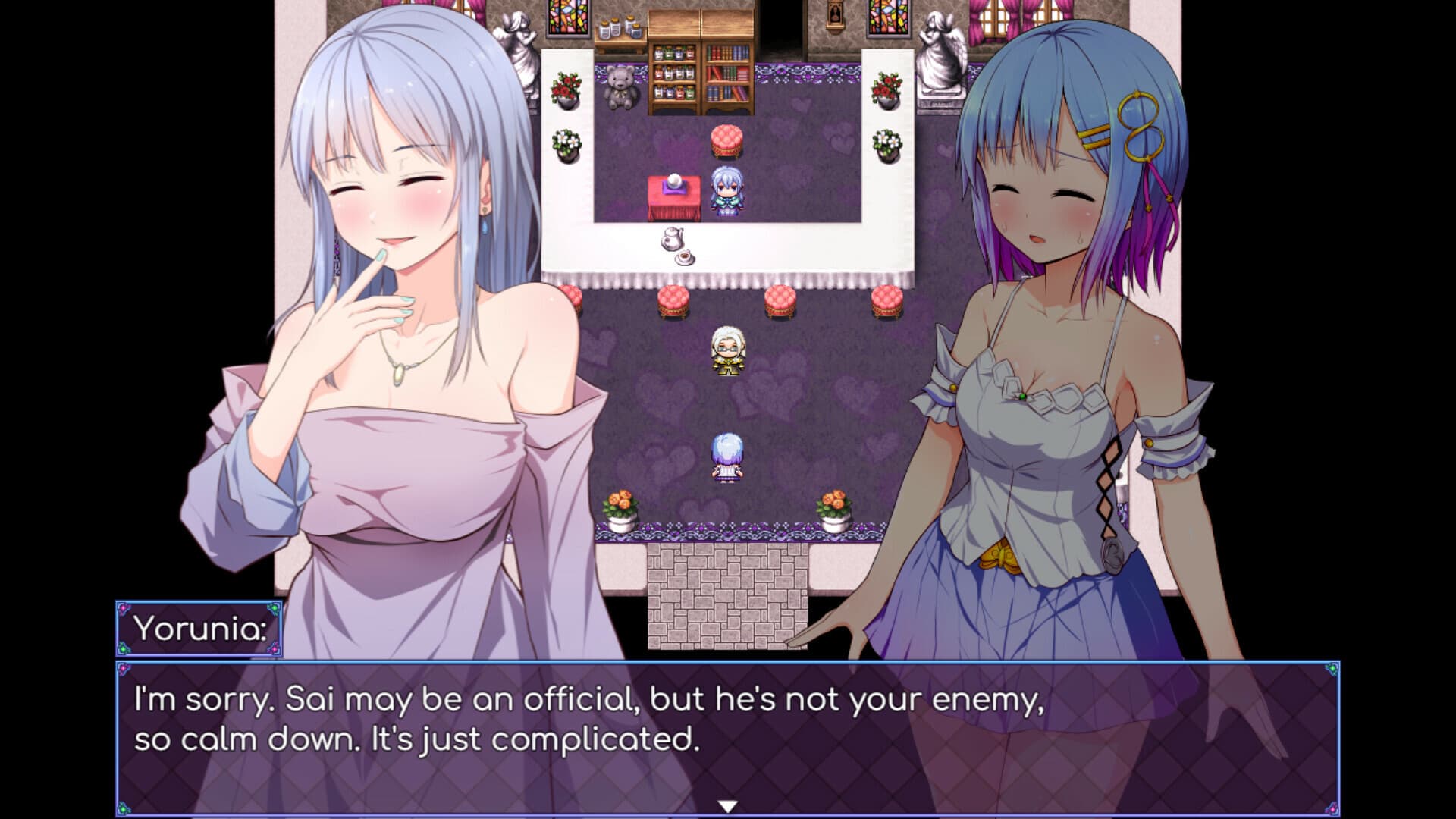Image resolution: width=1456 pixels, height=819 pixels.
Task: Click the continue arrow at the dialogue box bottom
Action: [x=730, y=806]
